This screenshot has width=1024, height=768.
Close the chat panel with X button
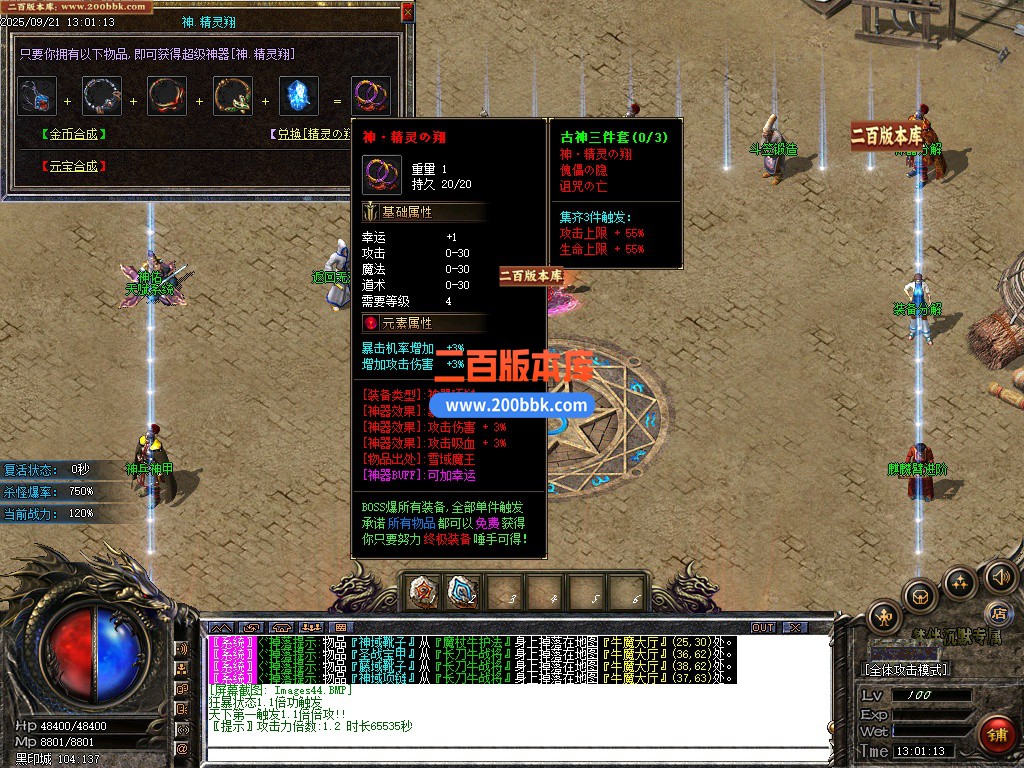[795, 628]
